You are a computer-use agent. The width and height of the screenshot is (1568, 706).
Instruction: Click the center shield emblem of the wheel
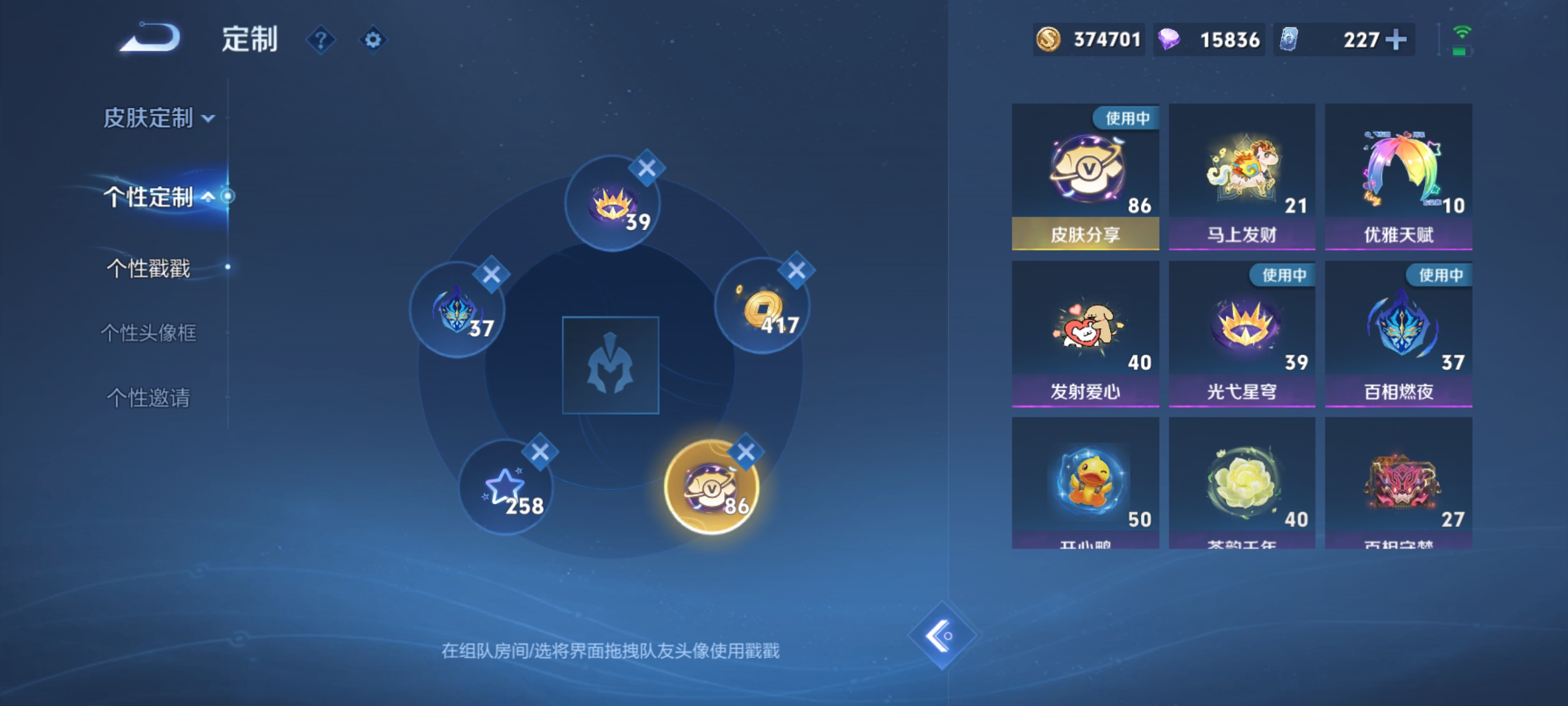(x=611, y=365)
